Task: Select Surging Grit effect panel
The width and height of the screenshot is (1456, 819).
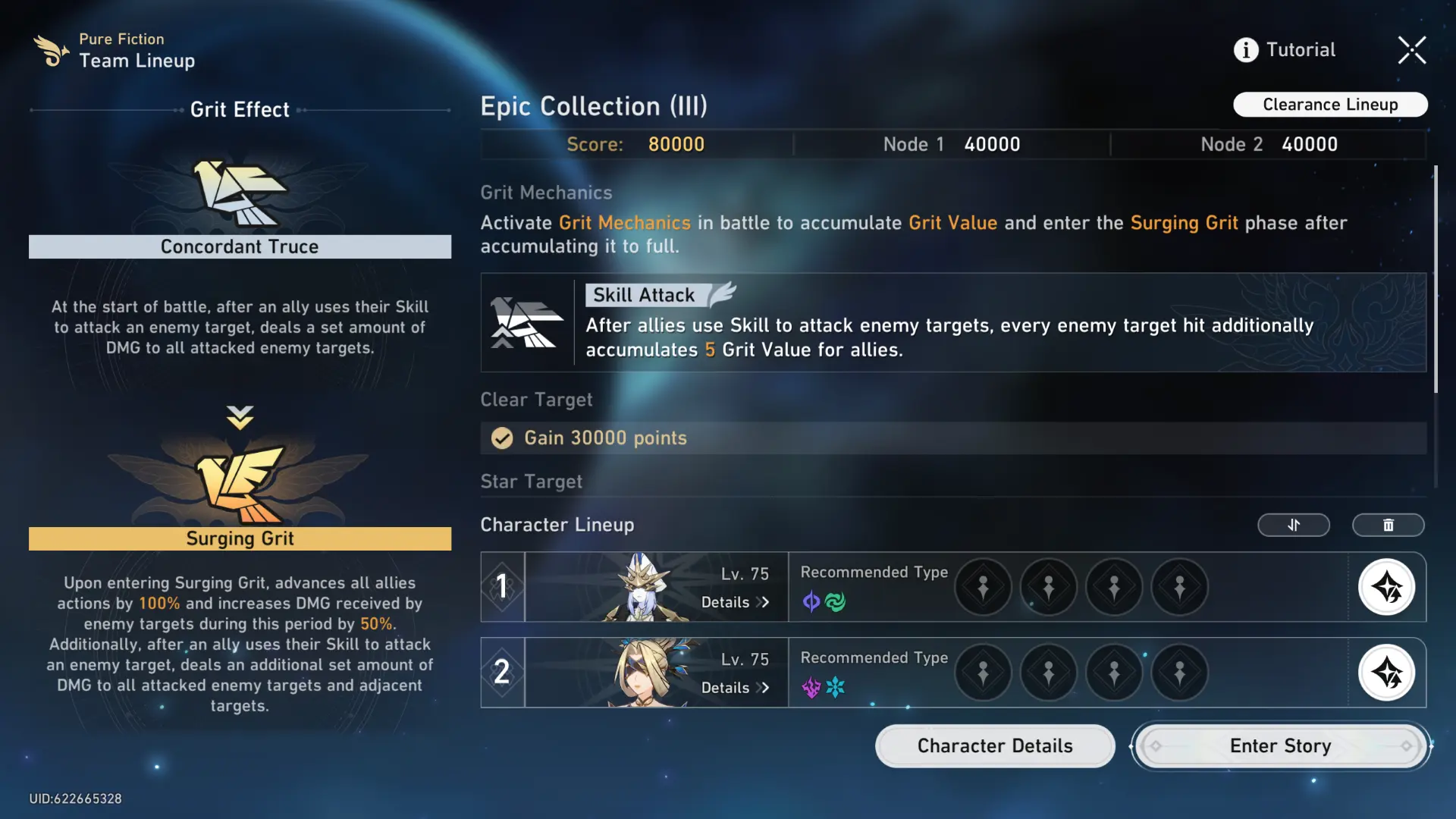Action: pos(240,538)
